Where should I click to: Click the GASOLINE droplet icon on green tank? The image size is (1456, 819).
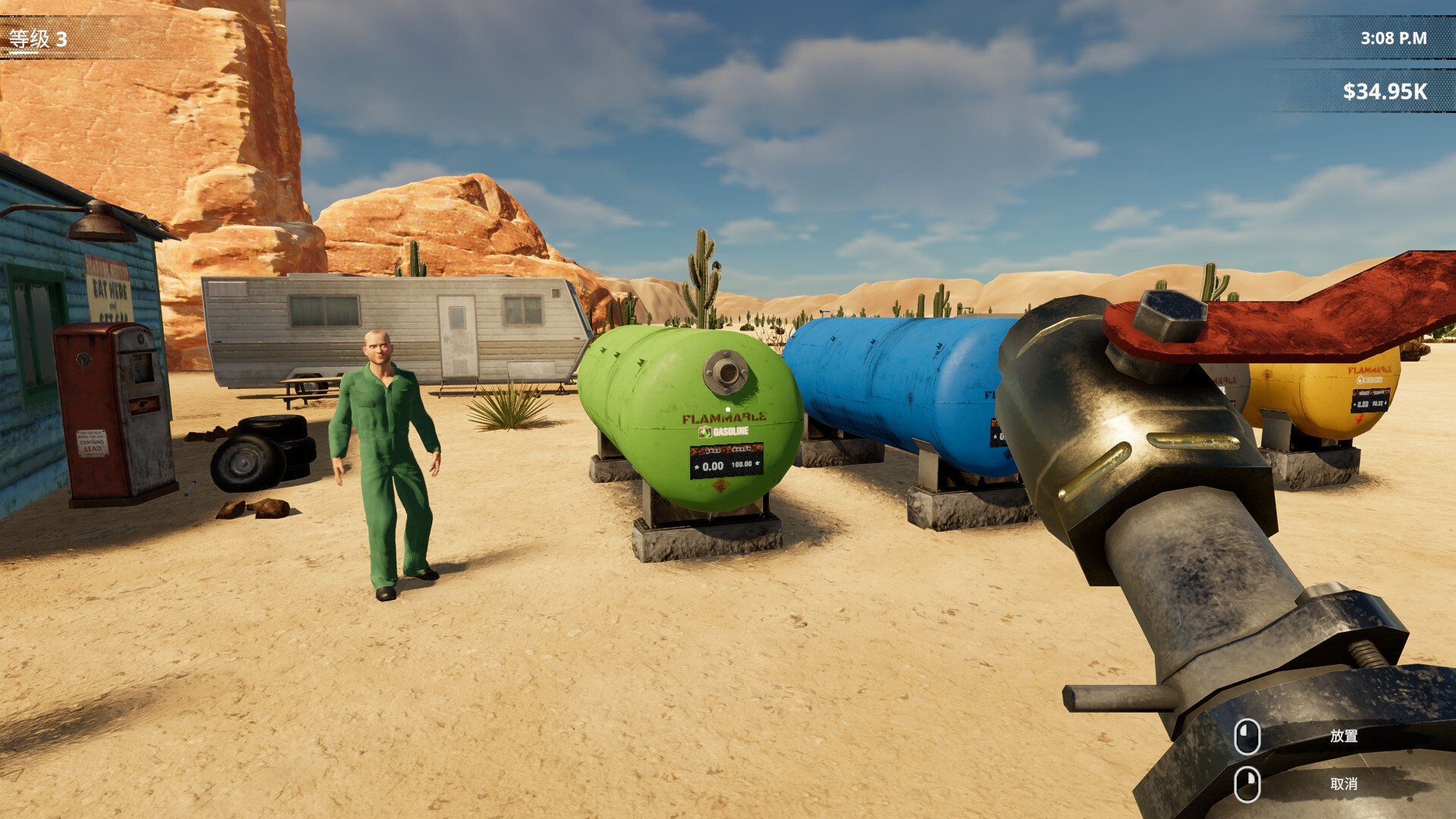tap(704, 432)
